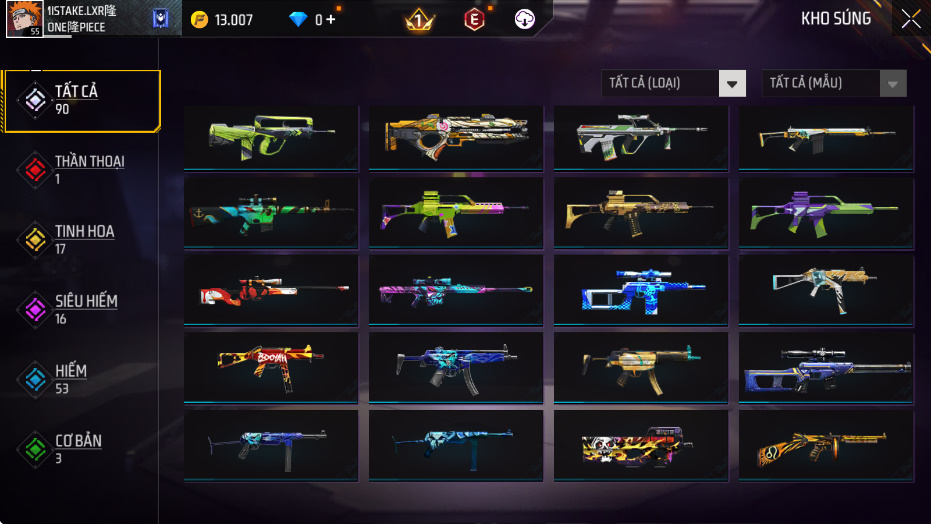This screenshot has width=931, height=524.
Task: Open the Tất Cả (Loại) type dropdown
Action: coord(673,83)
